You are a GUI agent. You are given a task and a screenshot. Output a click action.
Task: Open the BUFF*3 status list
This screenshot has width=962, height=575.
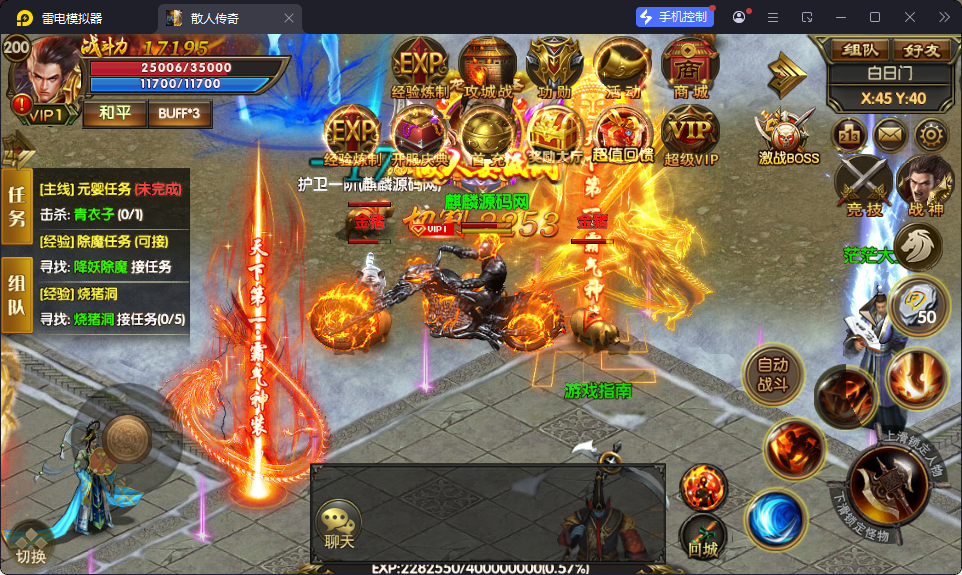coord(180,113)
